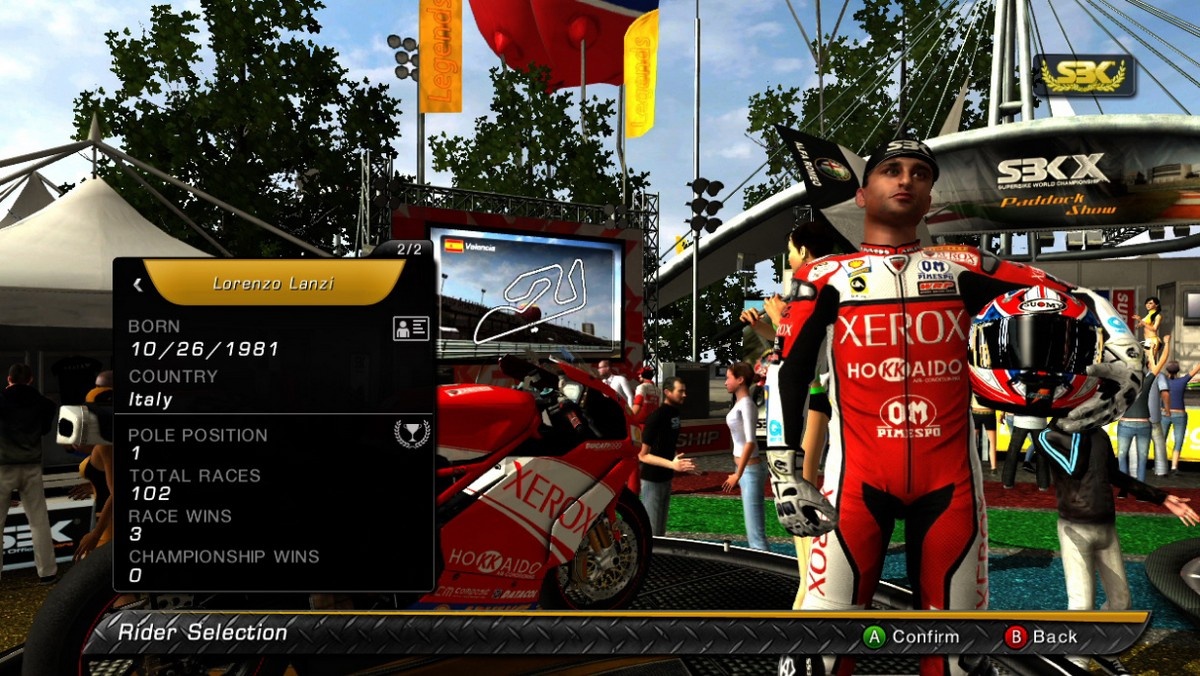Click the trophy statistics icon

point(411,433)
